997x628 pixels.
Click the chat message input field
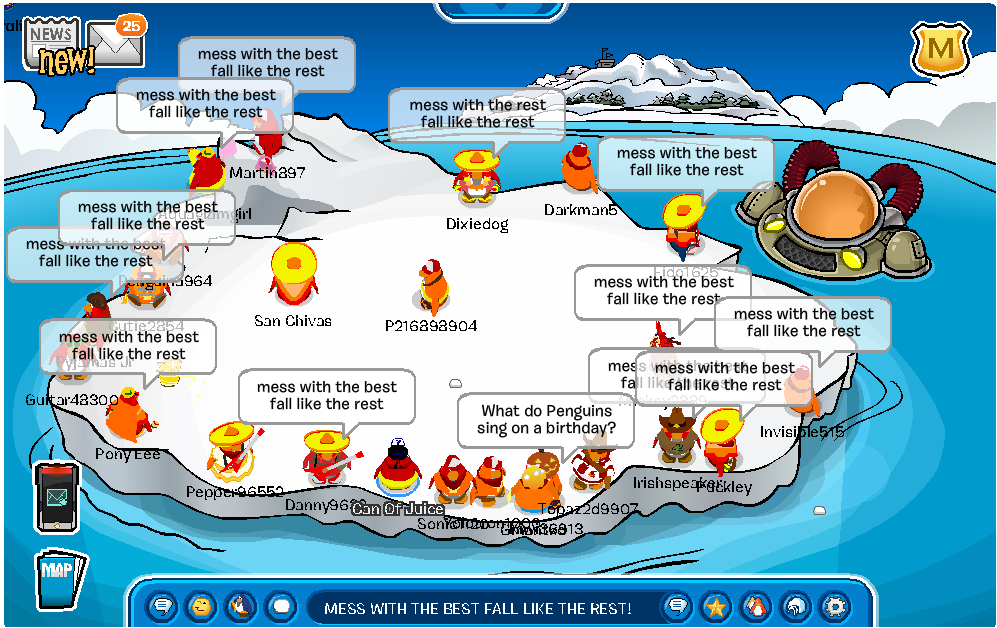click(x=480, y=607)
